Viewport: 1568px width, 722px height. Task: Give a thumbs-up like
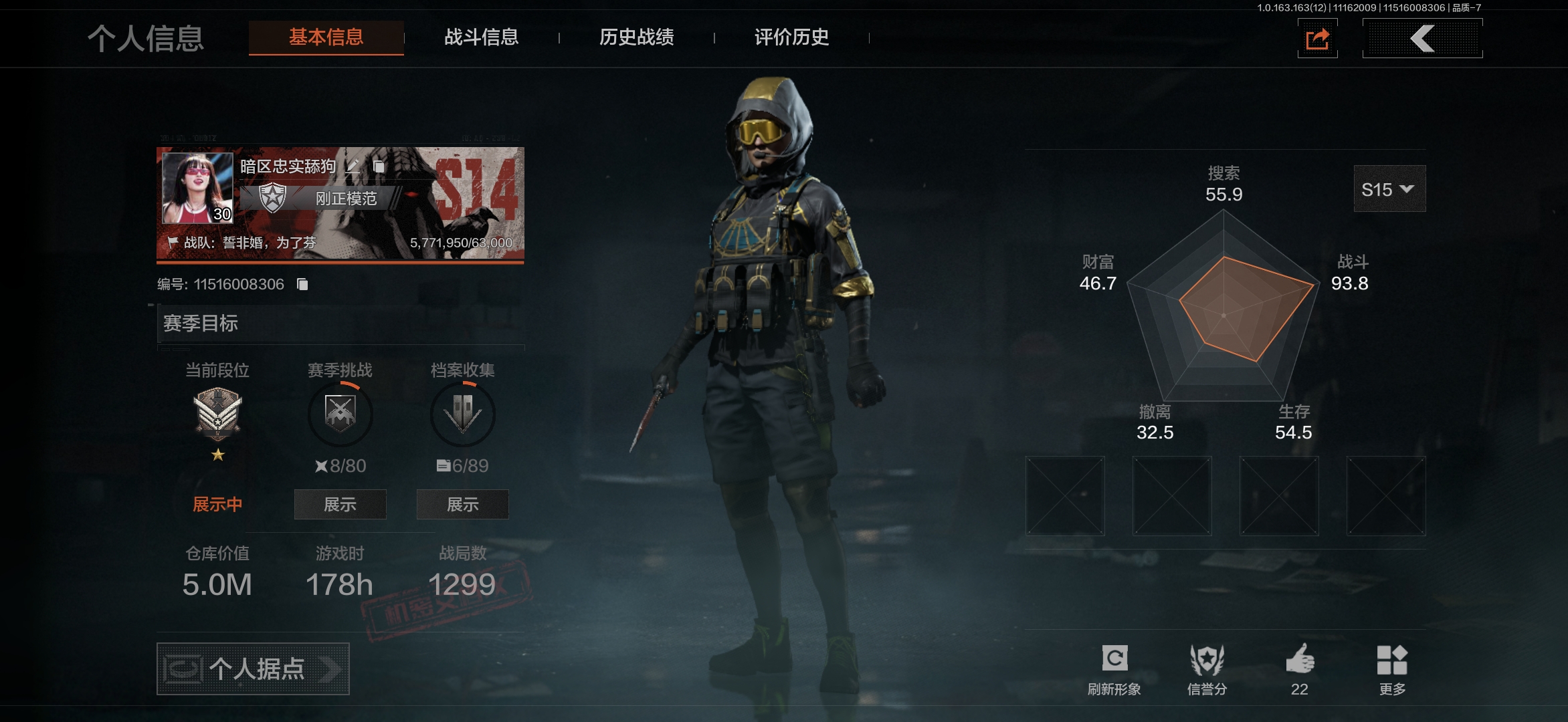(1300, 669)
